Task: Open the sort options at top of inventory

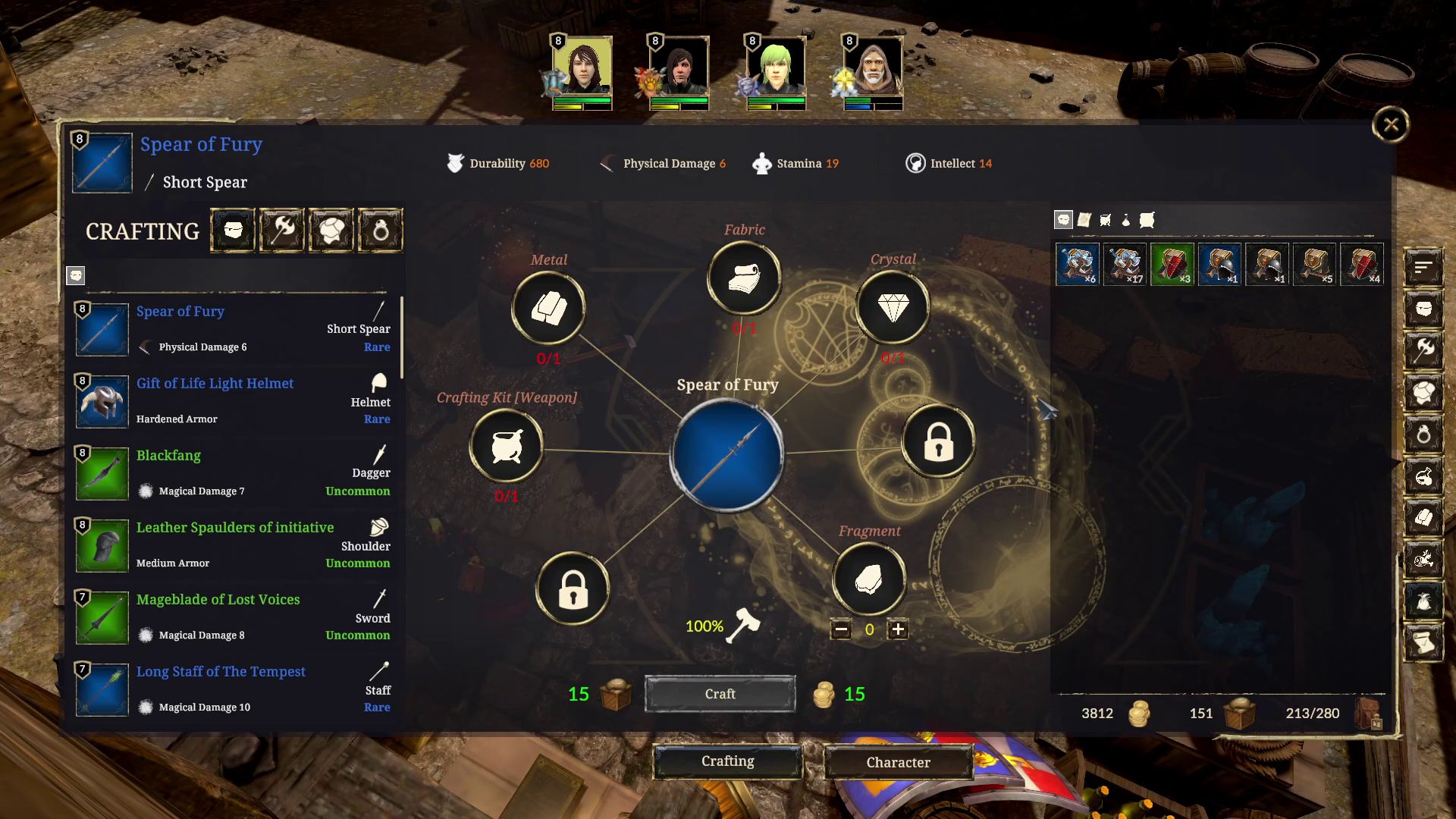Action: pyautogui.click(x=1424, y=267)
